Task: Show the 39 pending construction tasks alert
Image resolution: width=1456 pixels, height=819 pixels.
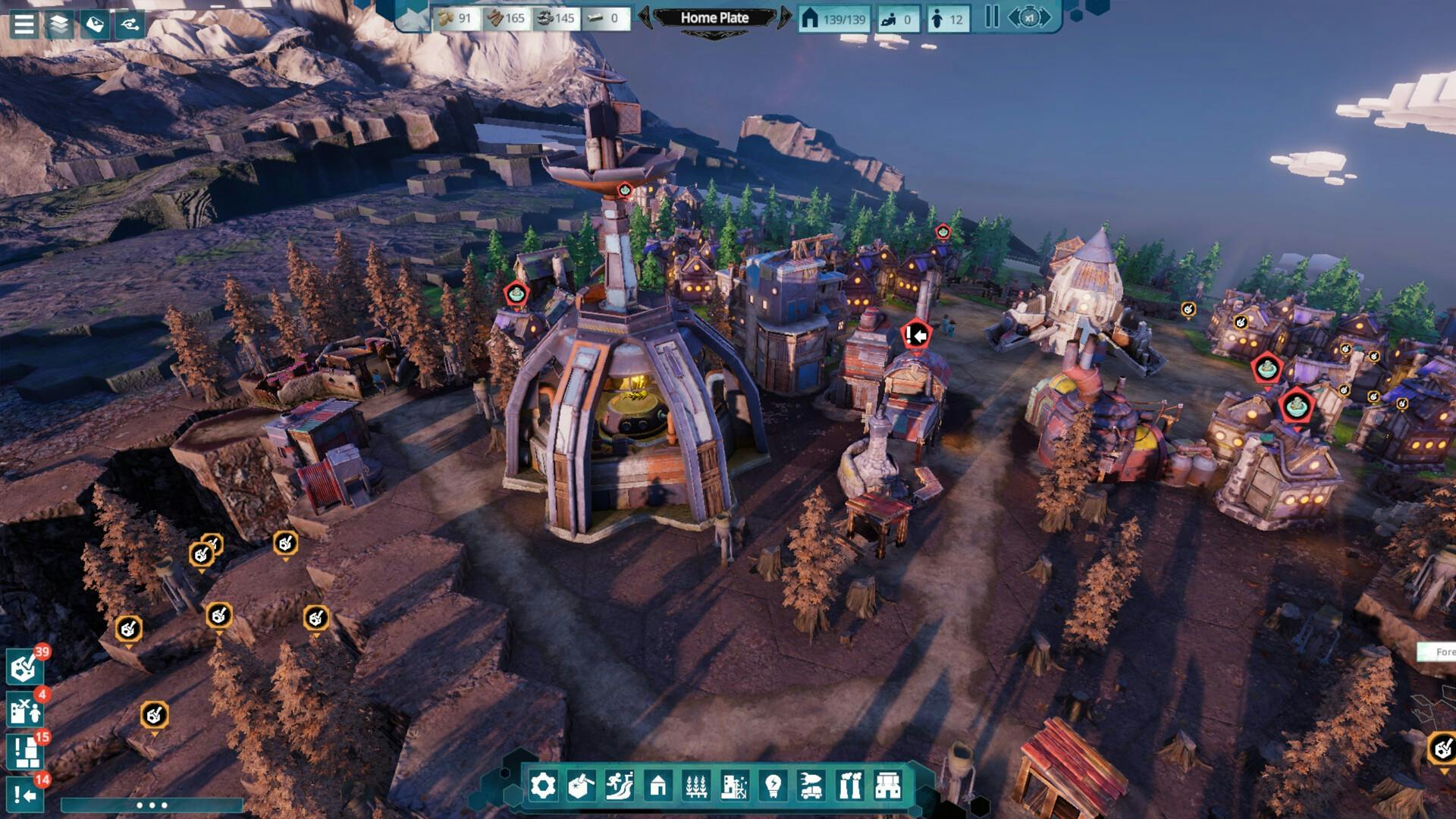Action: click(x=24, y=667)
